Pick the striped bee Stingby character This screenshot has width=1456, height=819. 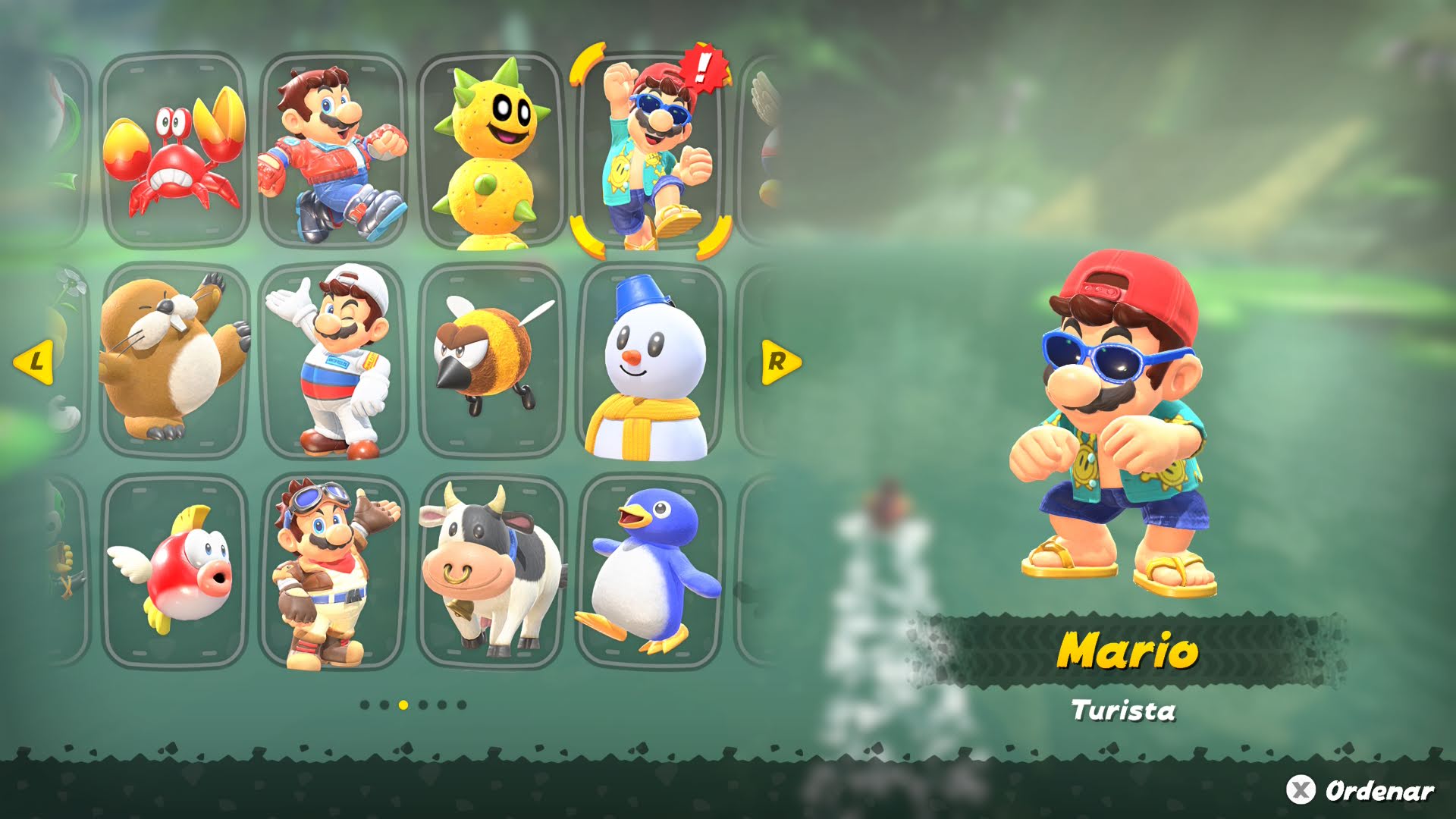click(491, 360)
